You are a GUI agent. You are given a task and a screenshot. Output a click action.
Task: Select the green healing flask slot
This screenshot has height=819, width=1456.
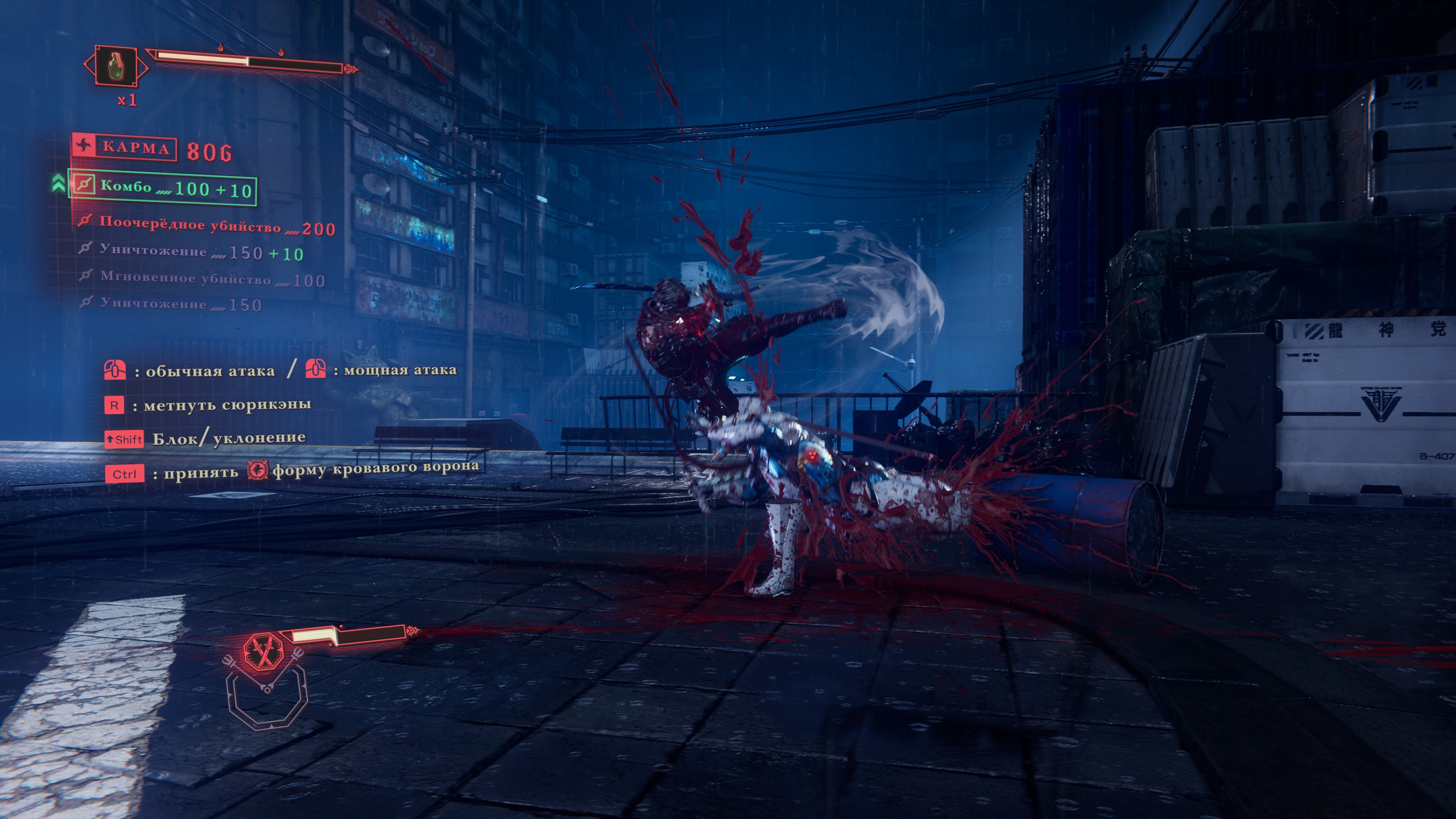click(116, 66)
